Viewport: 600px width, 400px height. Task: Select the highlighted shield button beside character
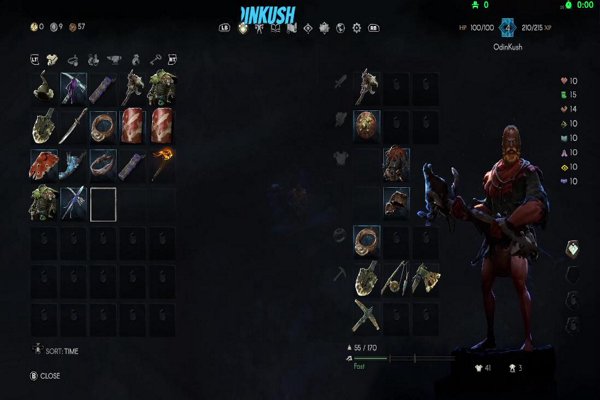[573, 250]
